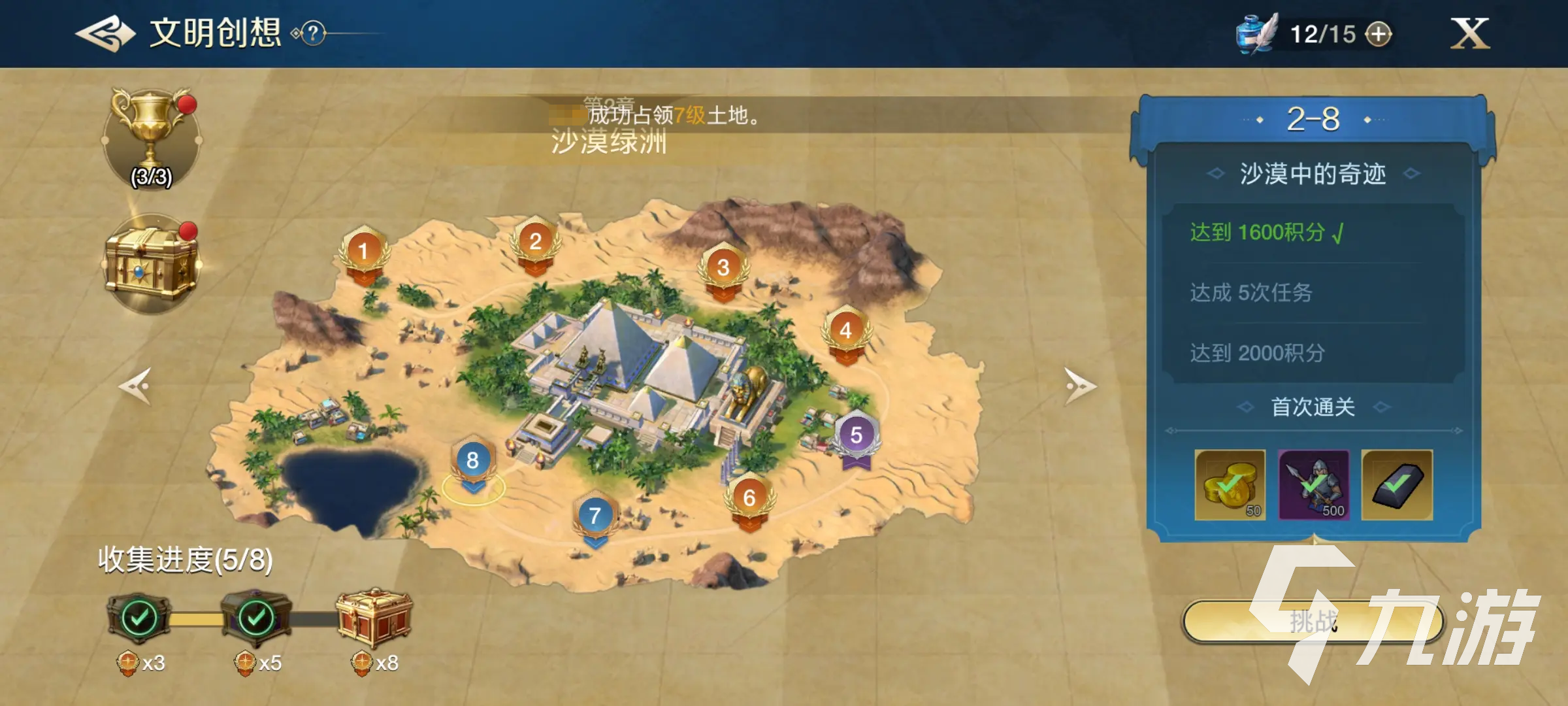Open the golden trophy rewards (3/3)

coord(151,138)
